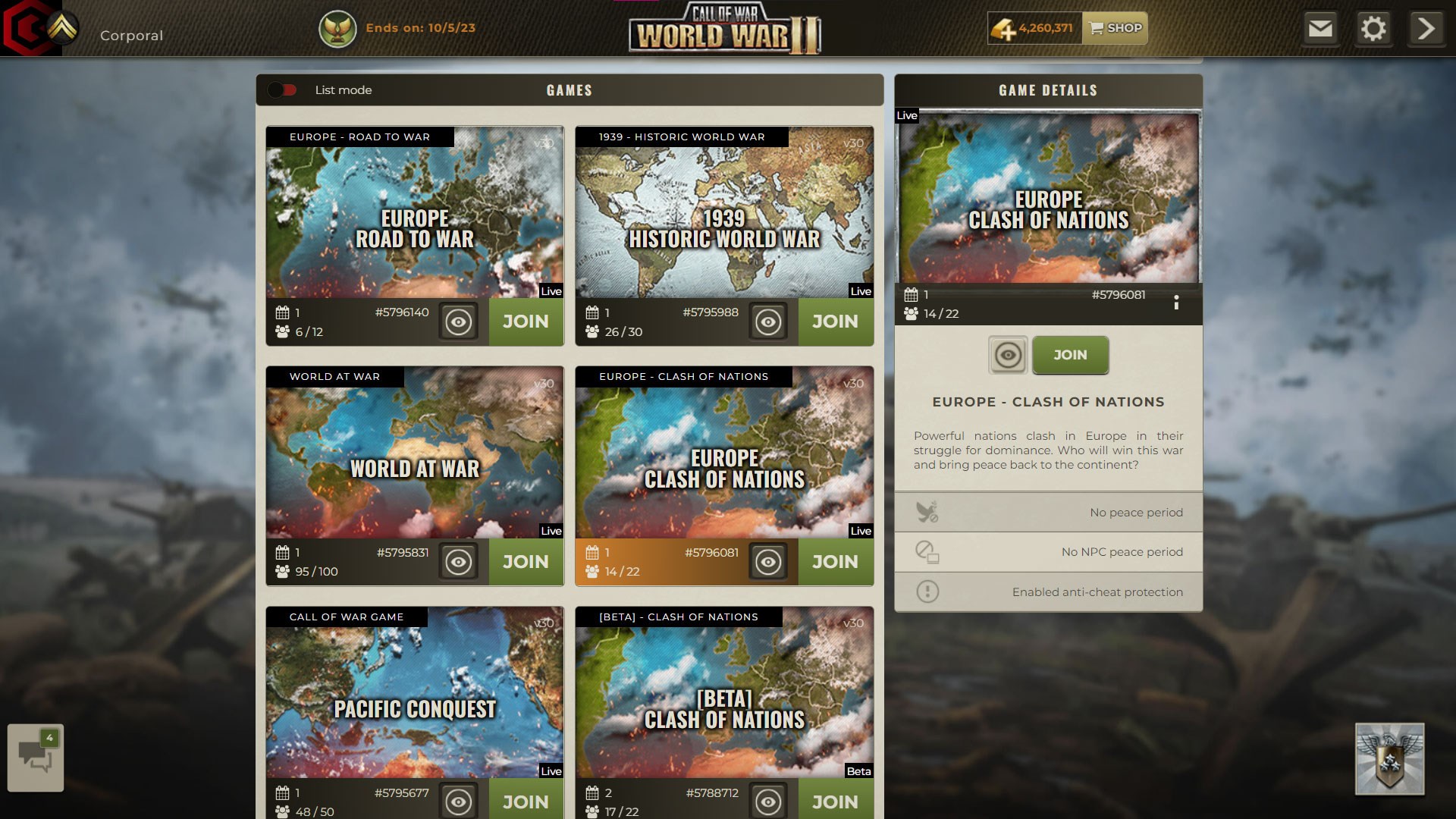Viewport: 1456px width, 819px height.
Task: Open the mail inbox envelope icon
Action: click(x=1320, y=28)
